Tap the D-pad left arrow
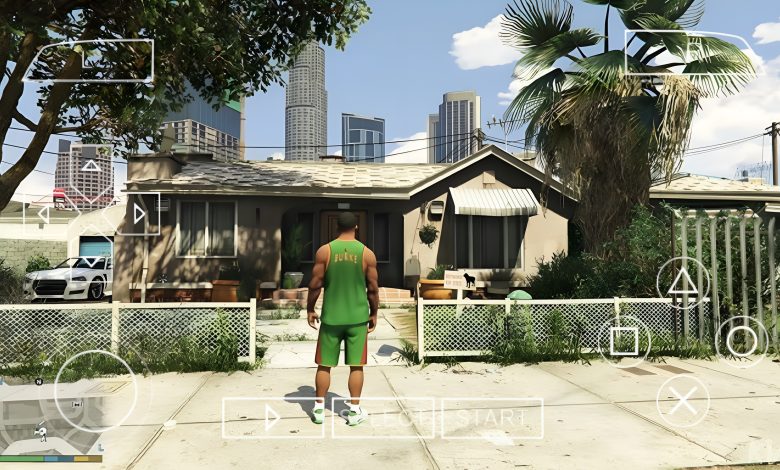 point(45,214)
